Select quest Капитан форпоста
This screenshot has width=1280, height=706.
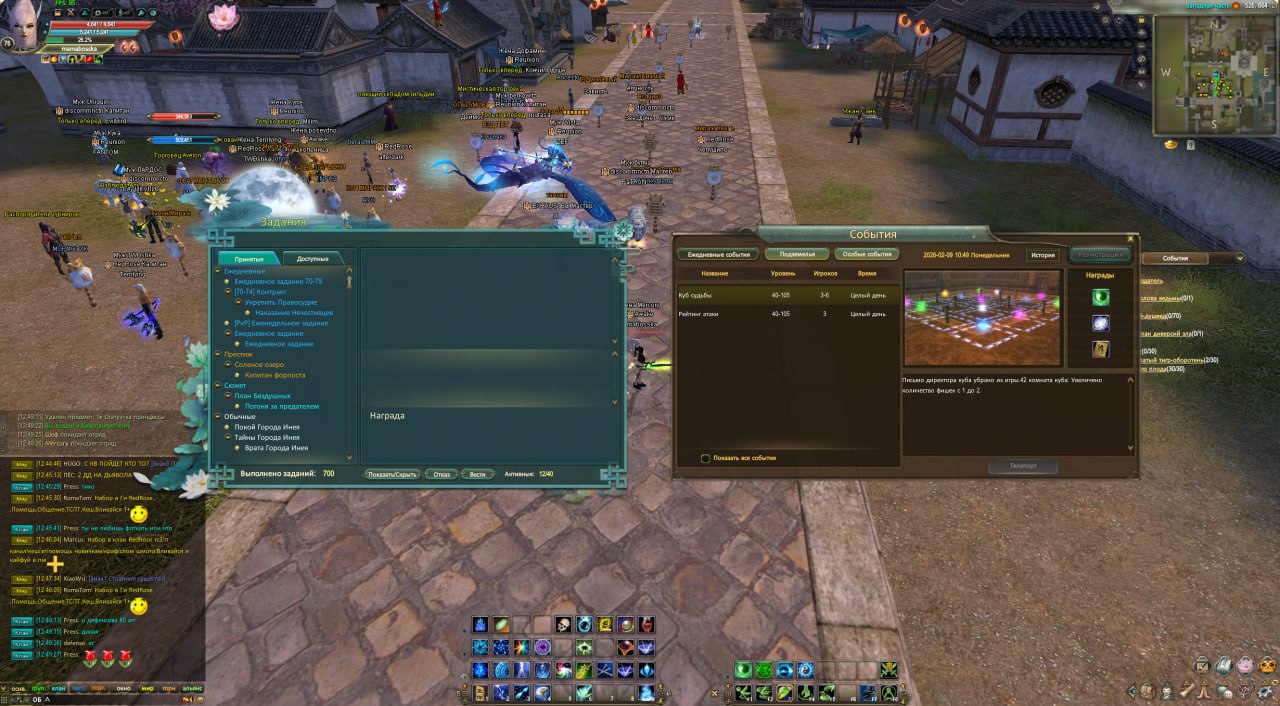click(275, 375)
